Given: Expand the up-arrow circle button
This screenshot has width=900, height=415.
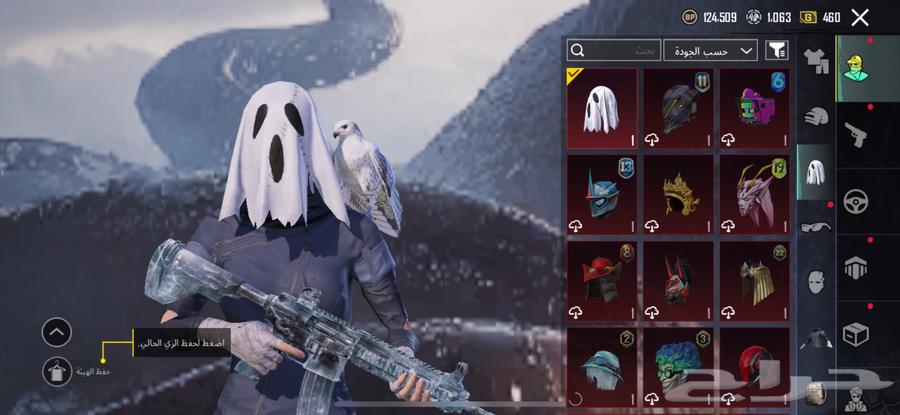Looking at the screenshot, I should click(57, 331).
